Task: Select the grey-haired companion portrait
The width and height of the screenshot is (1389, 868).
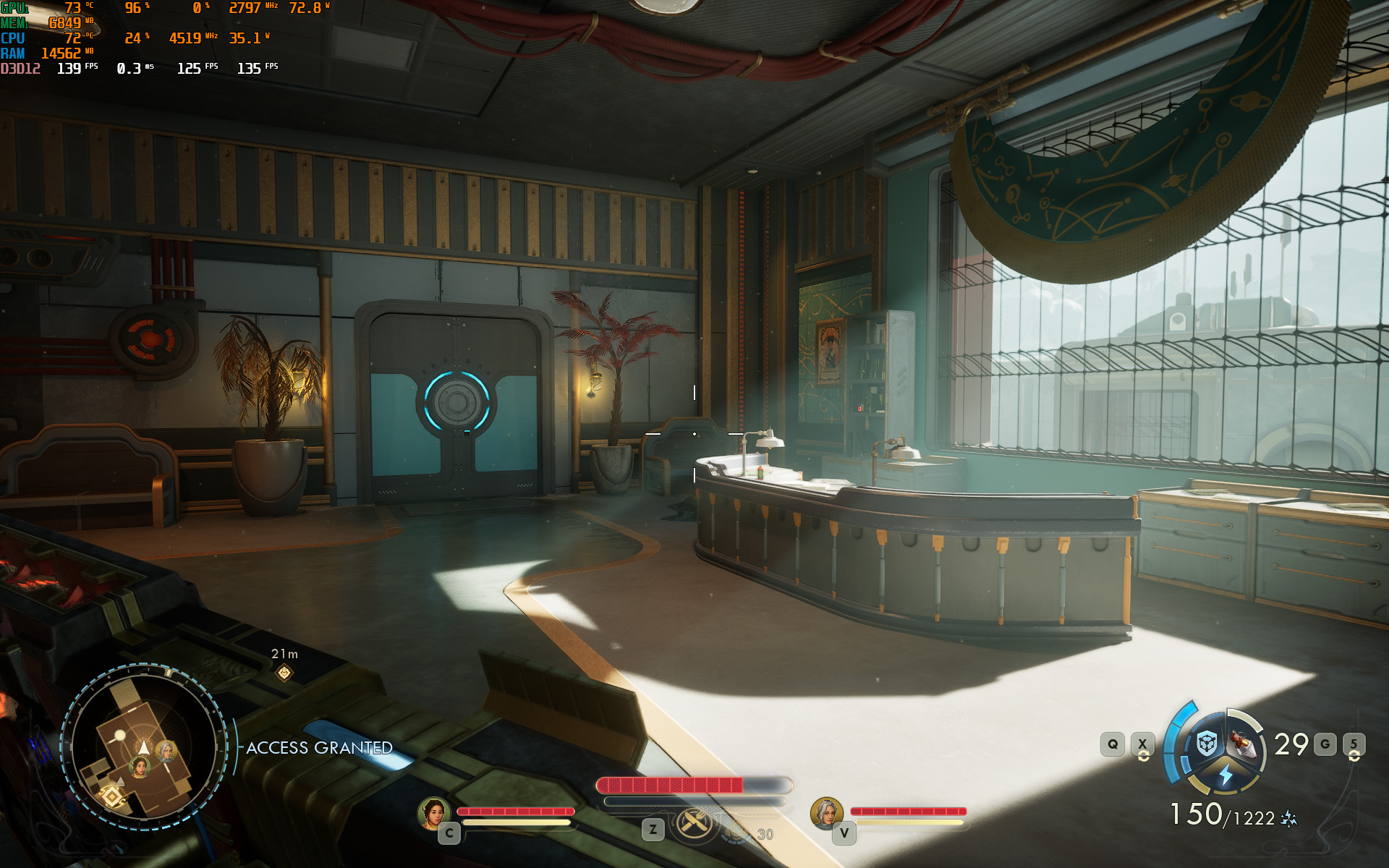Action: (x=826, y=813)
